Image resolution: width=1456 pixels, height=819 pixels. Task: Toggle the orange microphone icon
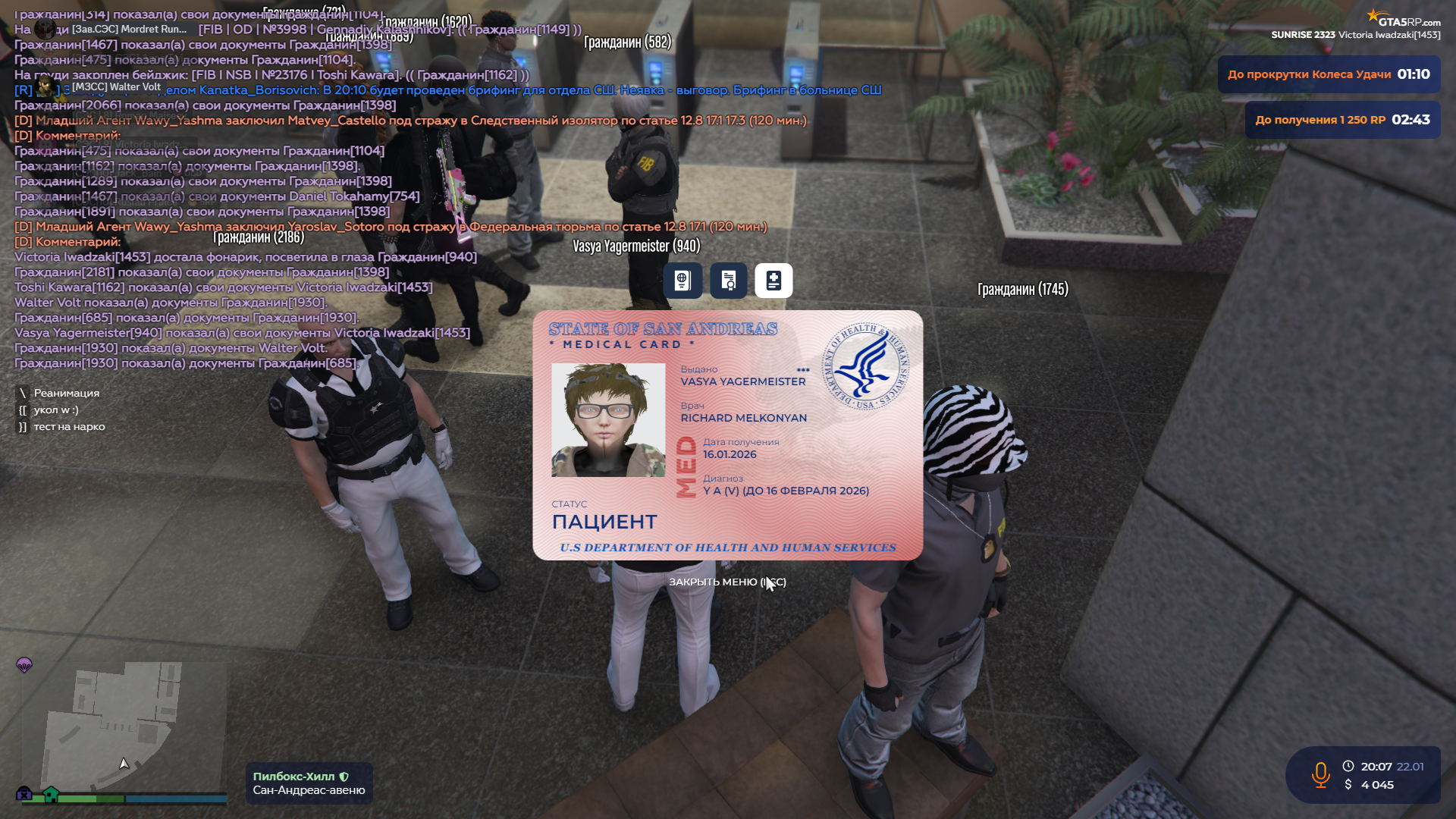[1320, 775]
